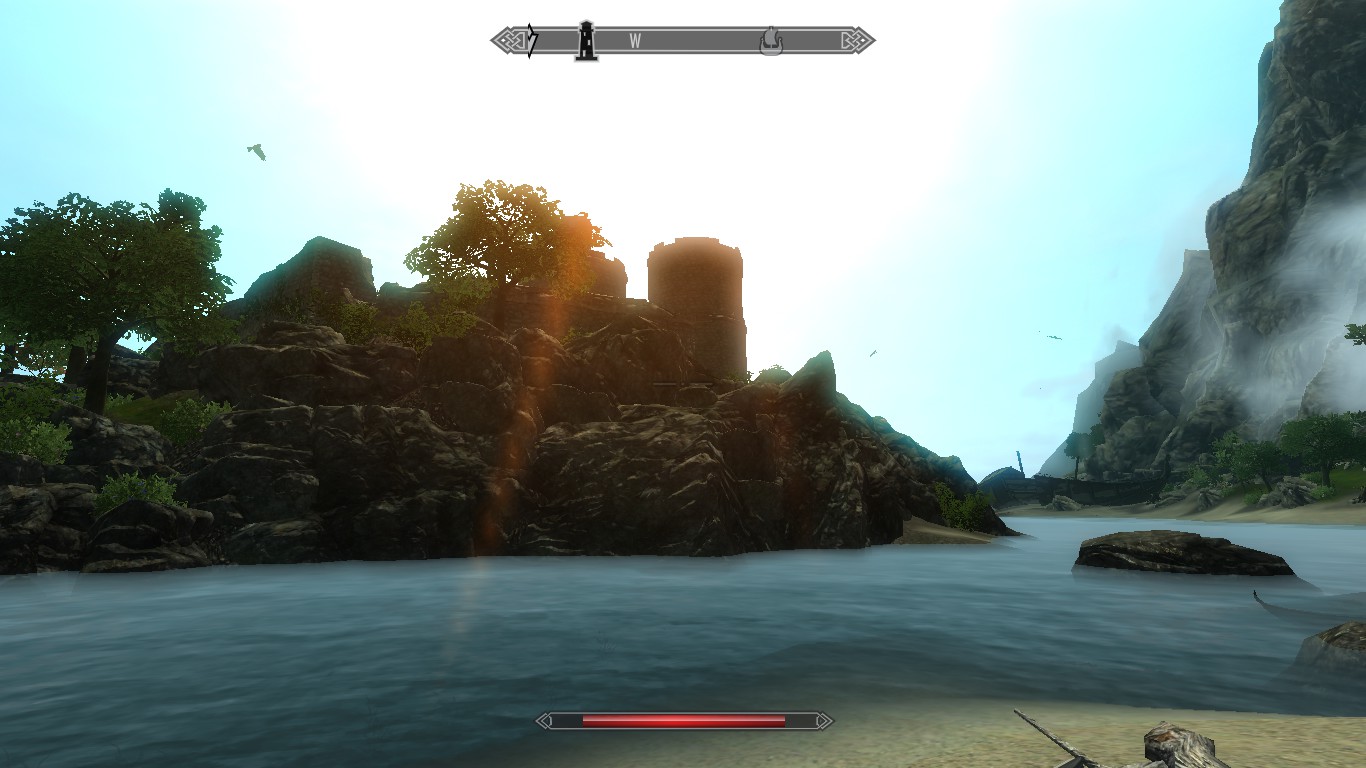
Task: Click the longship marker on the compass
Action: coord(770,42)
